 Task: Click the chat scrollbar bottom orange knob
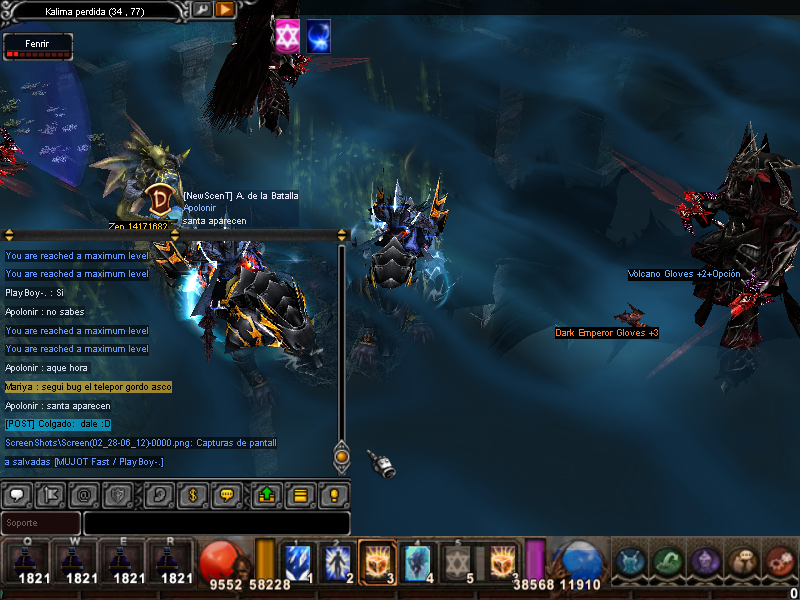pos(341,457)
